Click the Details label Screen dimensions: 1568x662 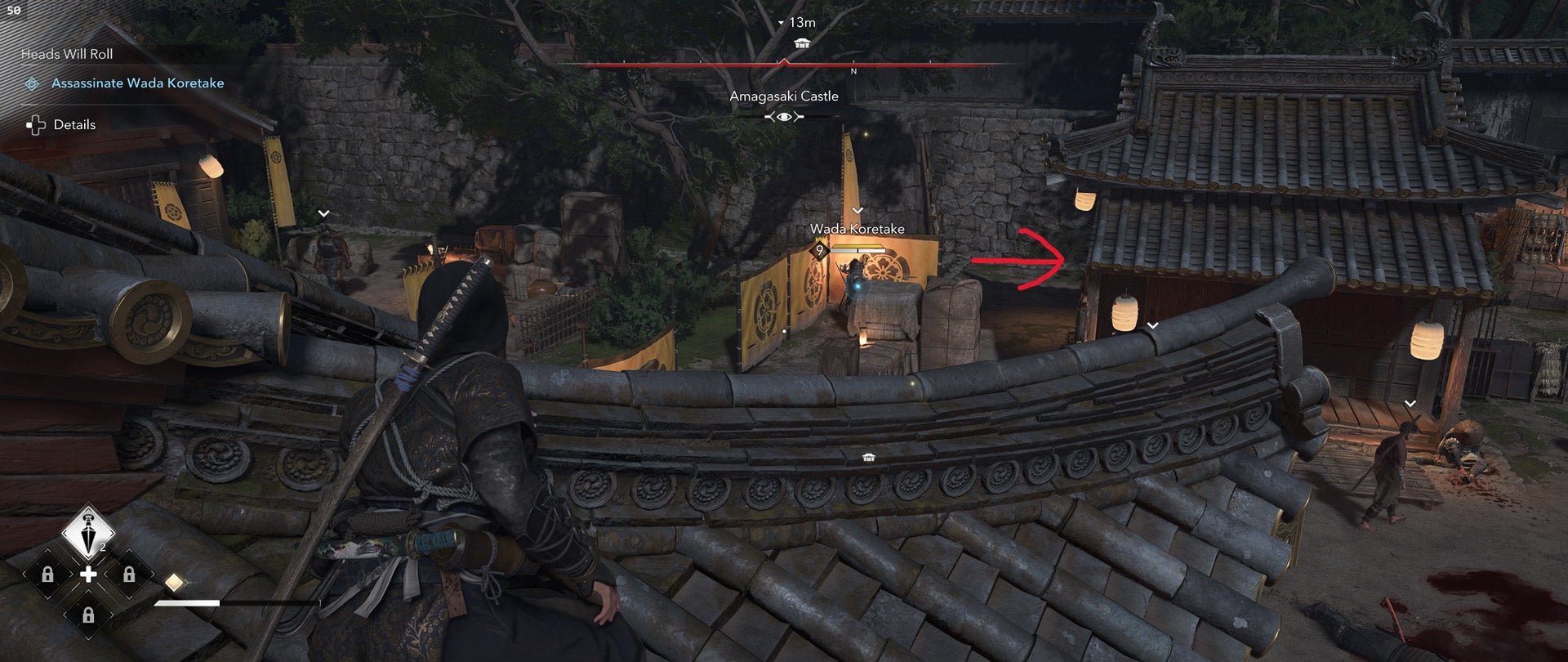point(75,124)
